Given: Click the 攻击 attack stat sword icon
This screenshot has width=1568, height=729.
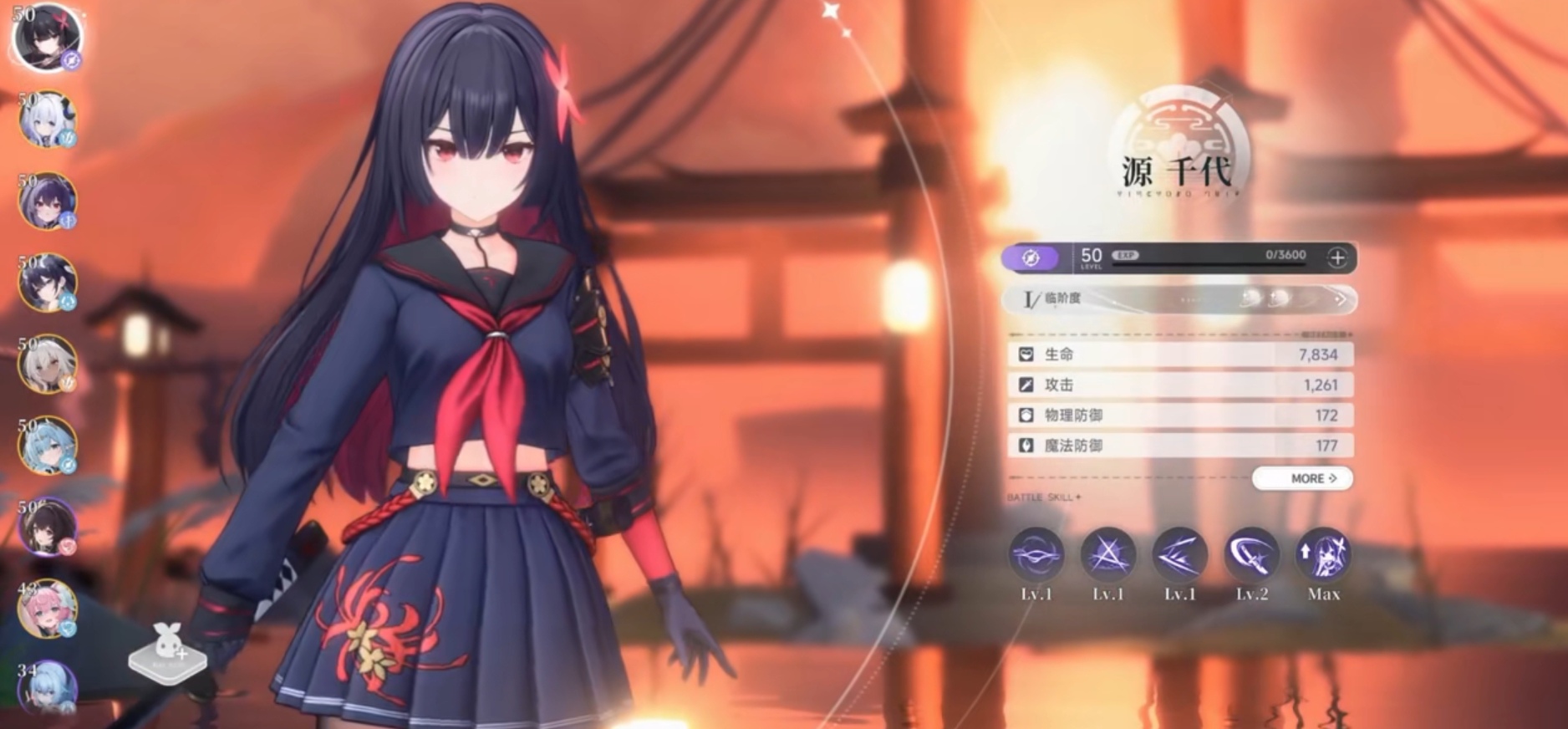Looking at the screenshot, I should [x=1024, y=384].
